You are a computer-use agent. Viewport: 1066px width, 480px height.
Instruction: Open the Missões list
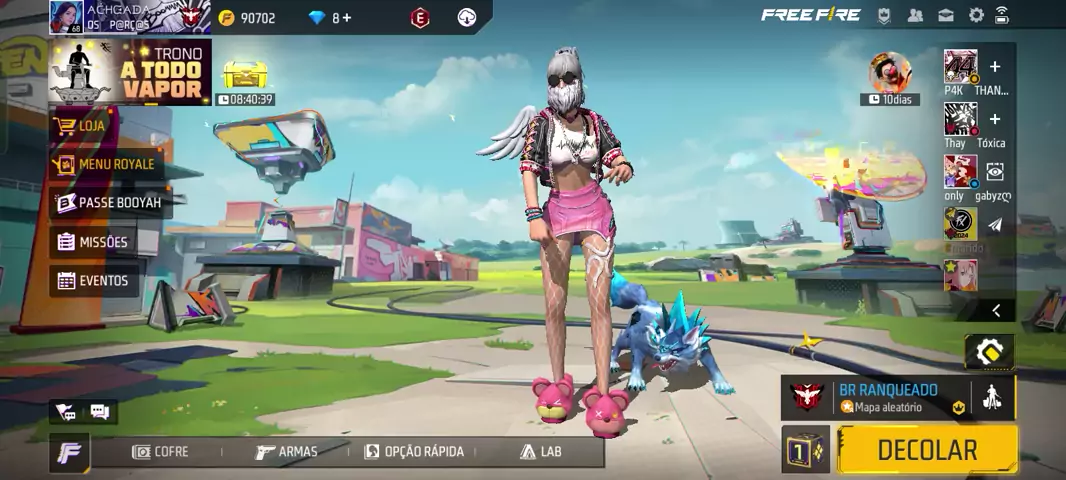click(94, 242)
